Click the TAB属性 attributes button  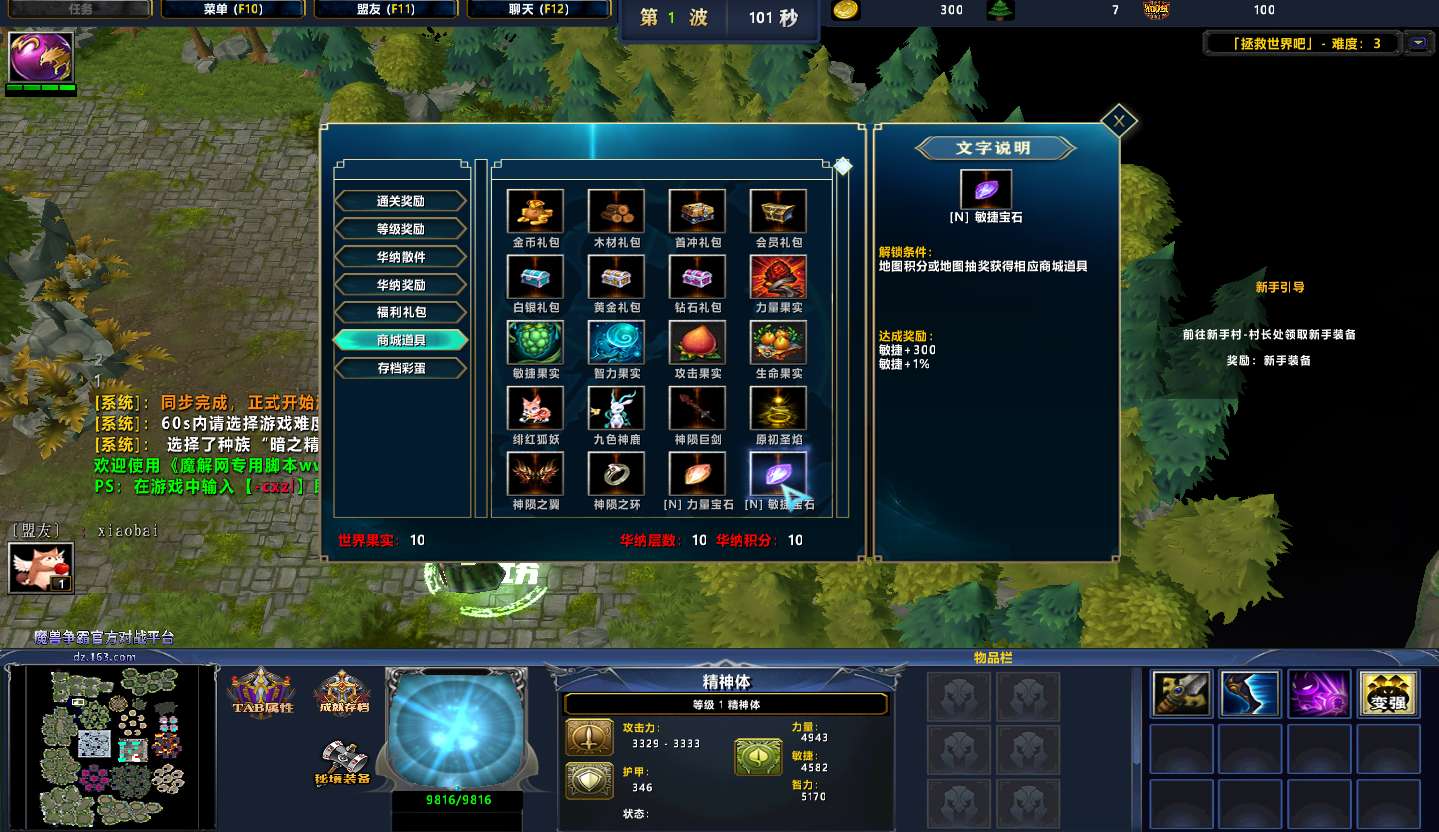click(x=262, y=692)
